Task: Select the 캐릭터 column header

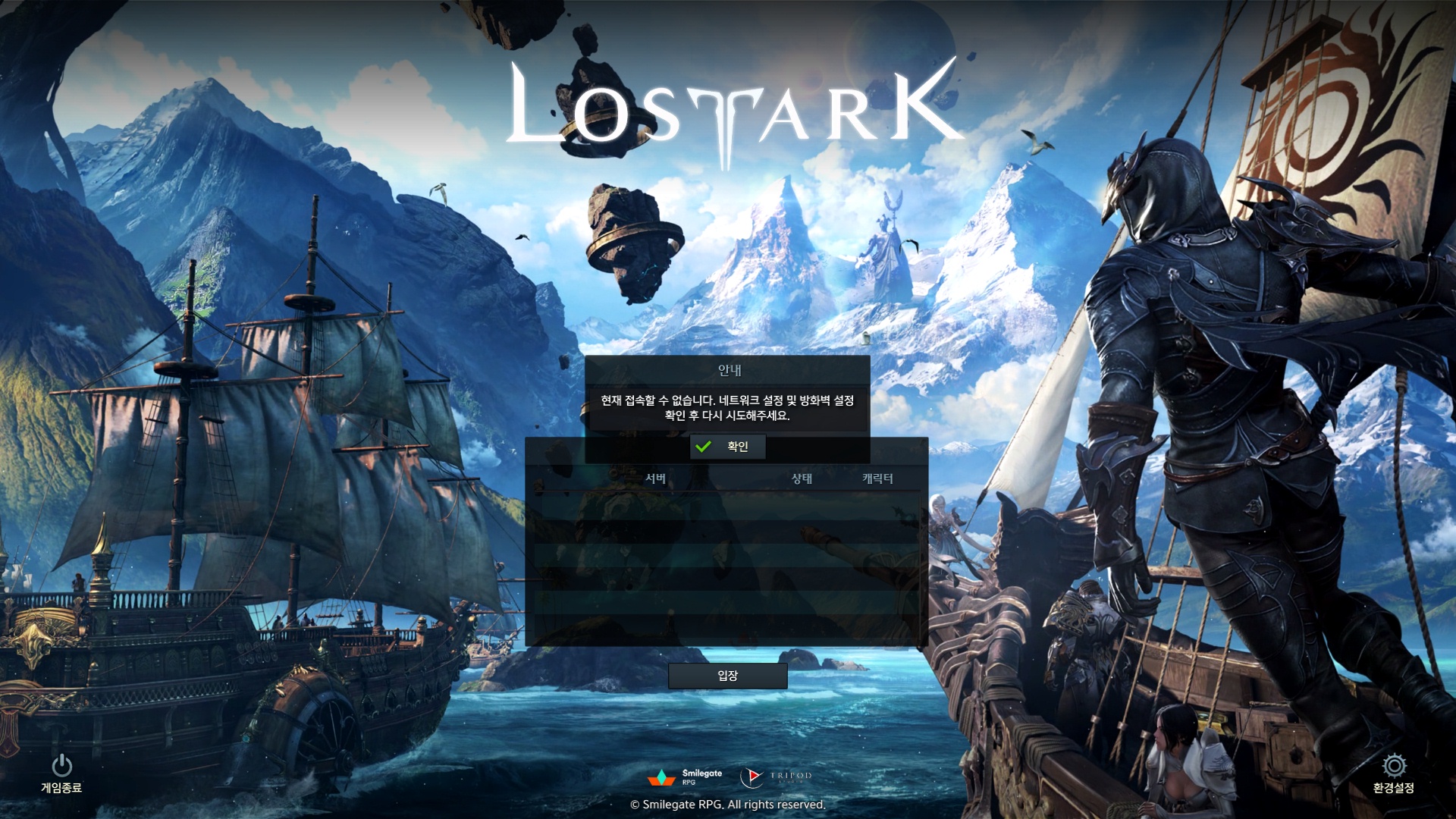Action: [877, 479]
